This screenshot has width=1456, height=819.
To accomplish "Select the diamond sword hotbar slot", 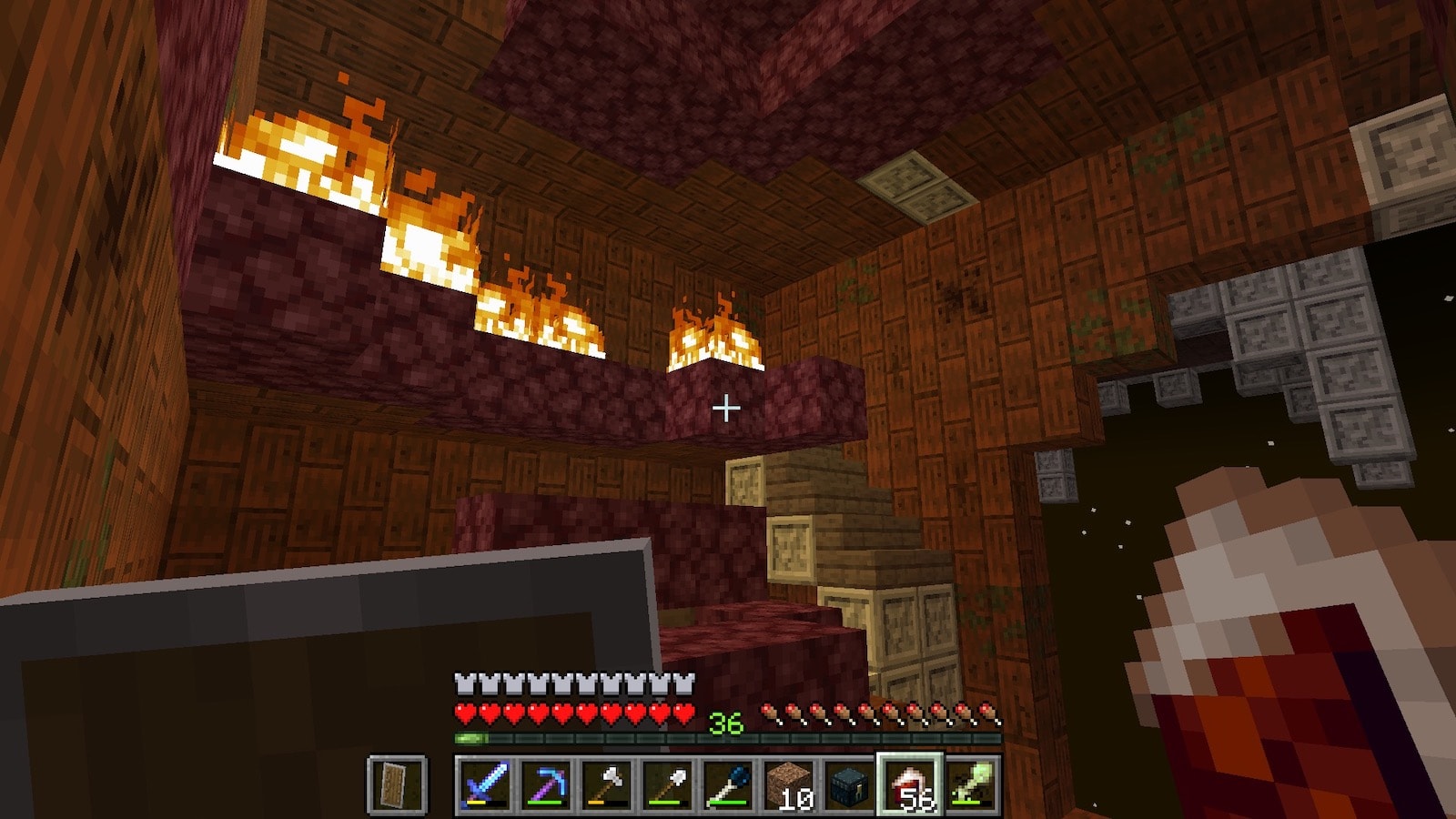I will 485,784.
